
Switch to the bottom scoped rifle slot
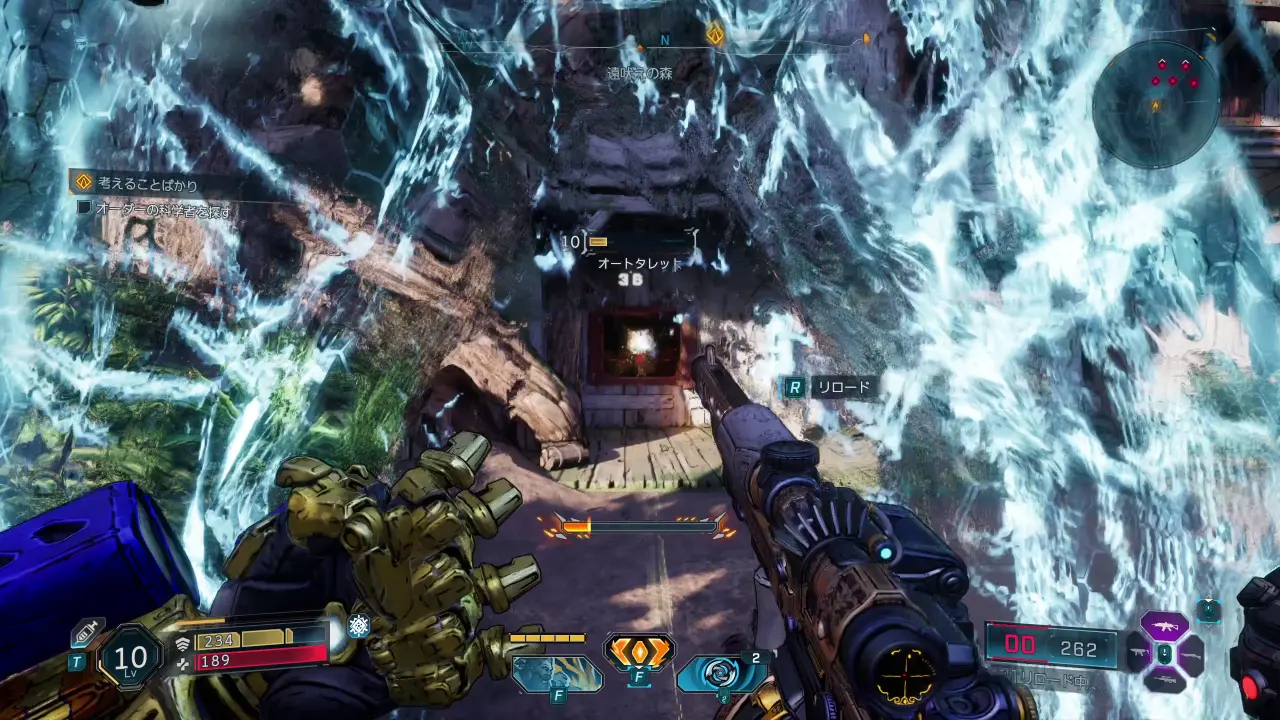tap(1164, 681)
